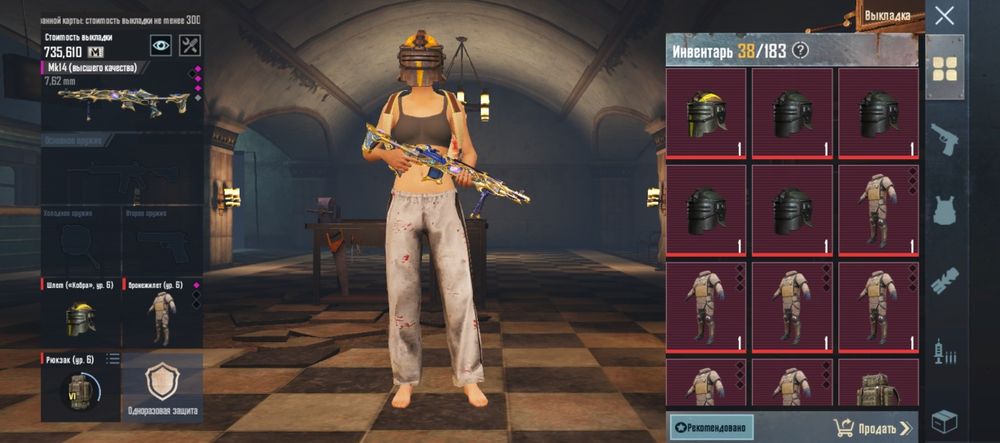
Task: Toggle the eye visibility icon
Action: (x=160, y=45)
